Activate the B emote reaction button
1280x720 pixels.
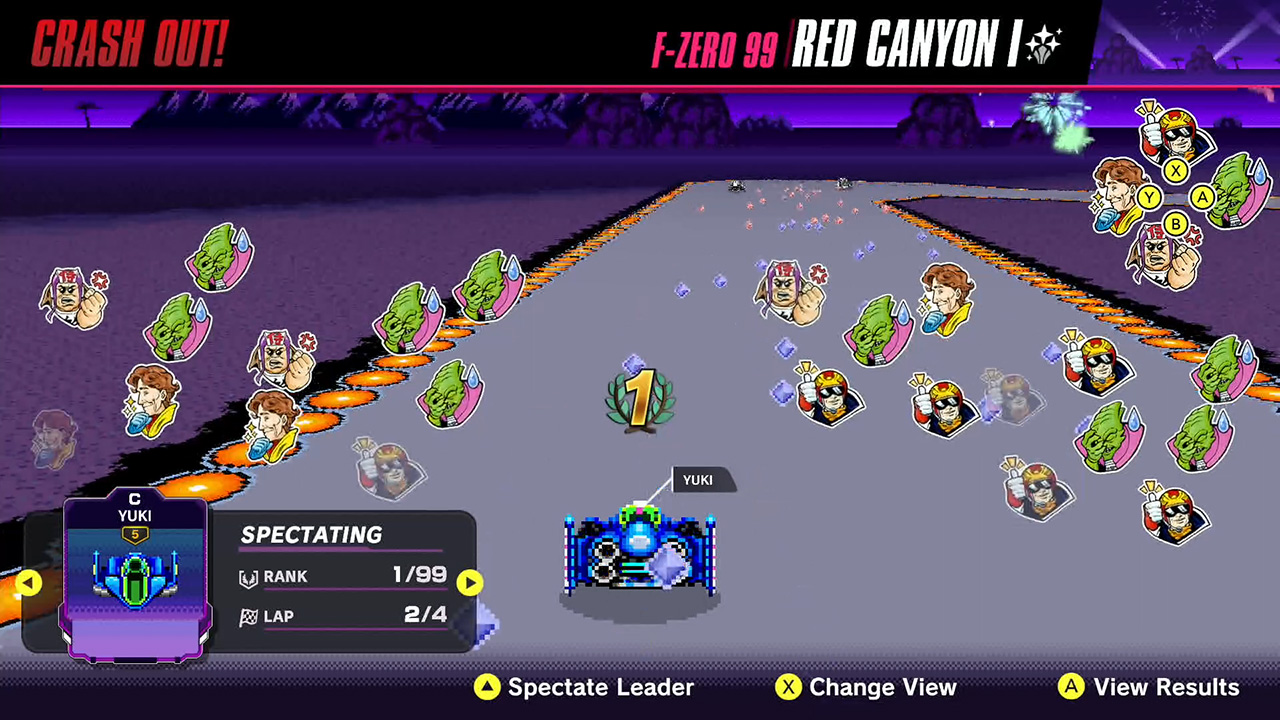[1176, 225]
